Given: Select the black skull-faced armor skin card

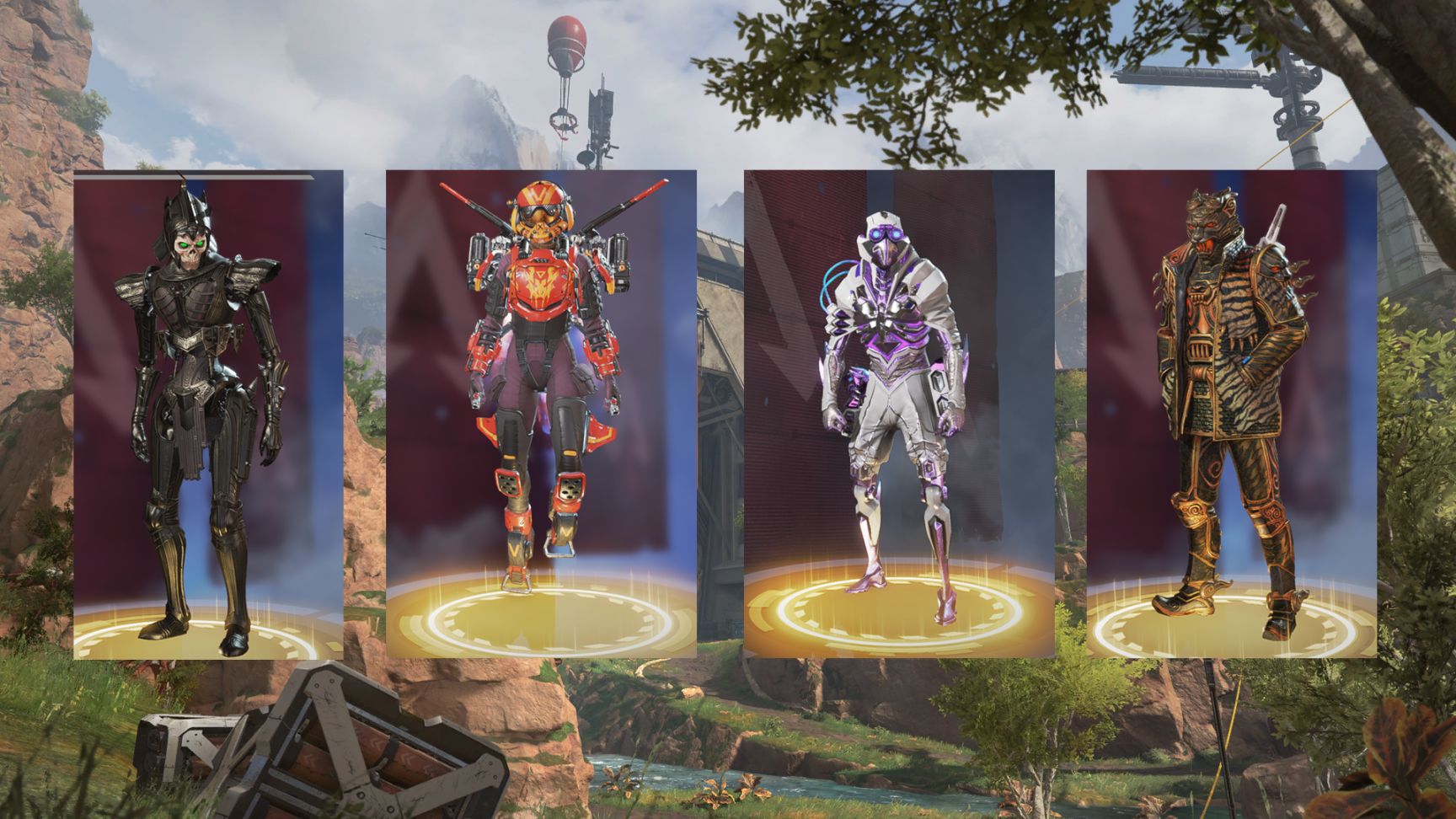Looking at the screenshot, I should pyautogui.click(x=208, y=414).
